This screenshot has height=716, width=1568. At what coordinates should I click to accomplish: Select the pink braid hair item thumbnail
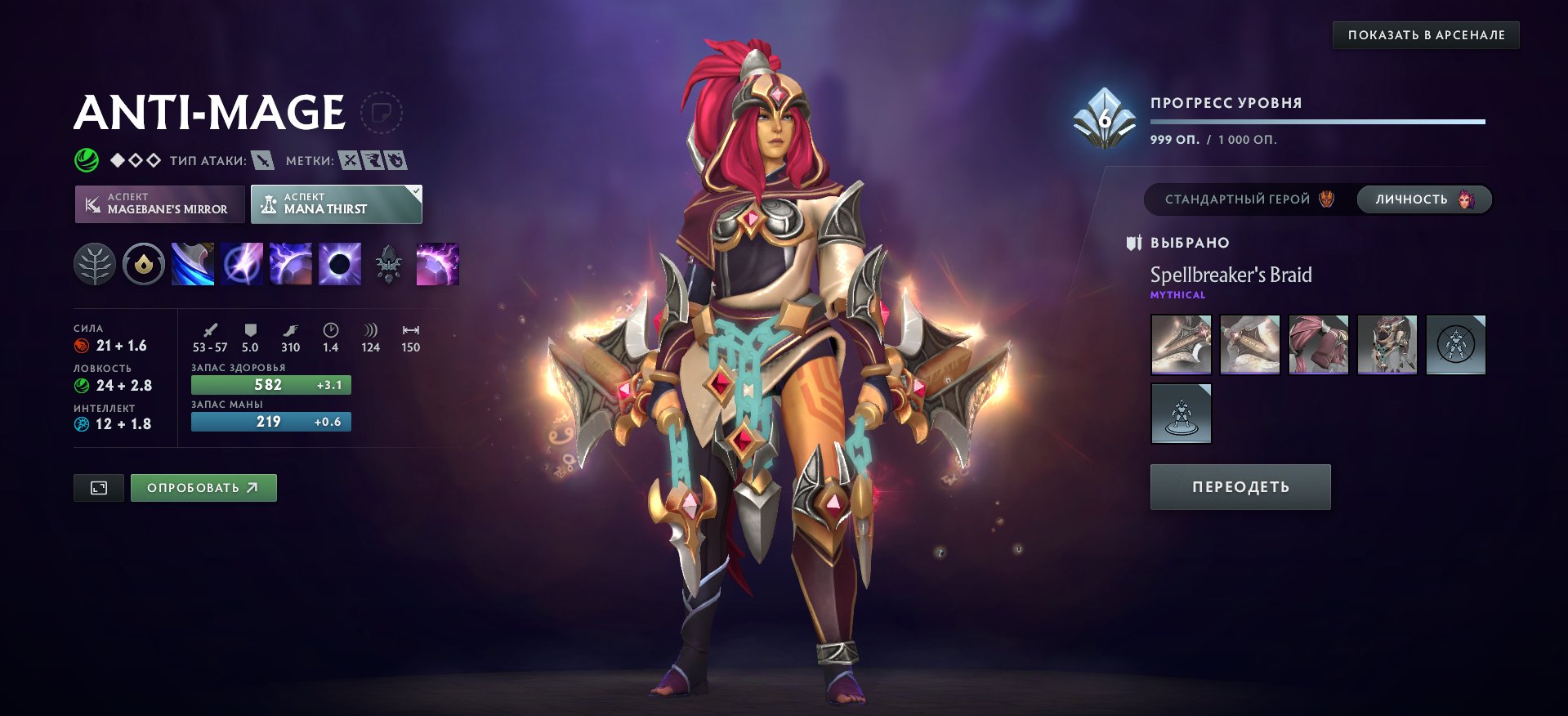coord(1318,344)
